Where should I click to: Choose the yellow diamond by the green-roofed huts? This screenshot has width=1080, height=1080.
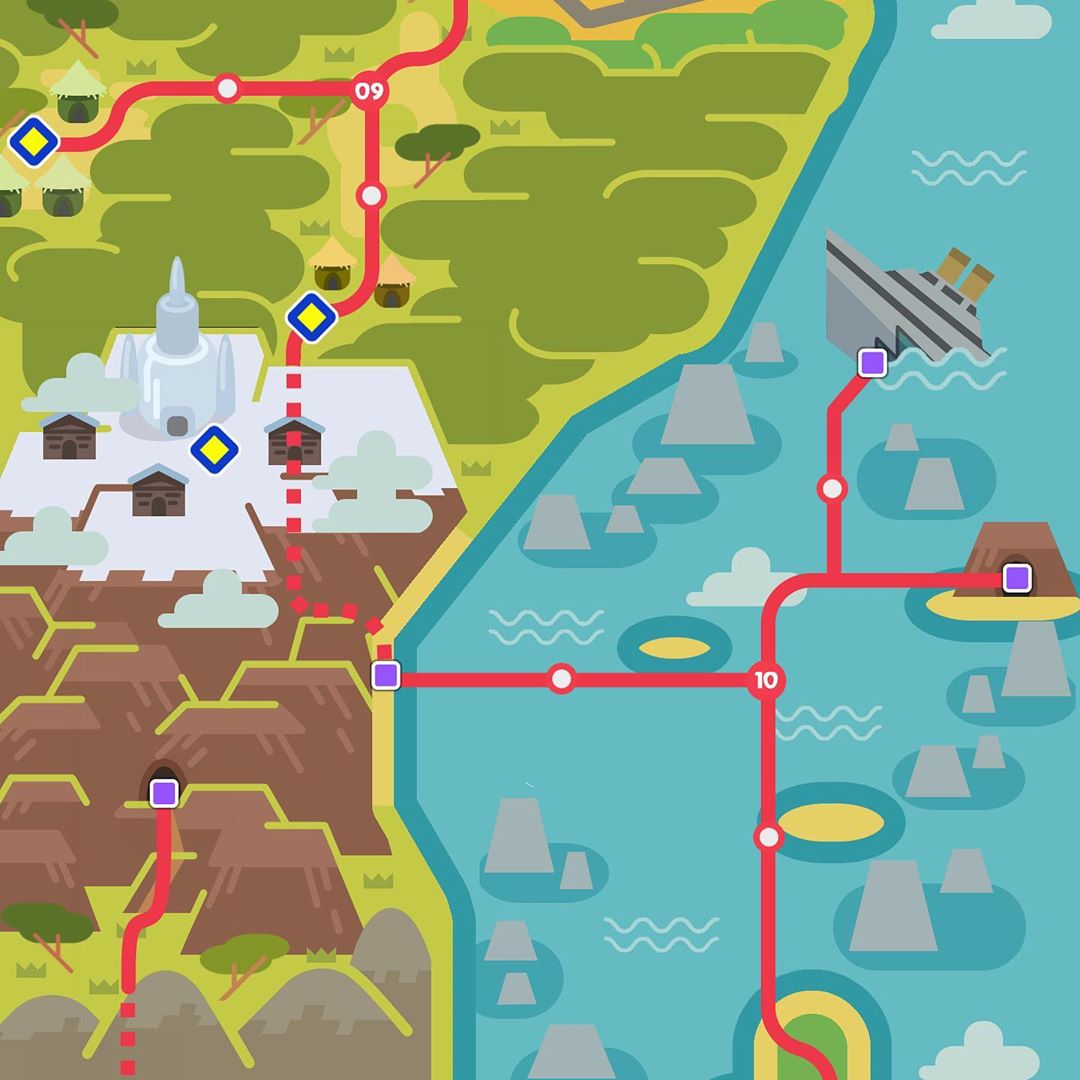point(34,142)
